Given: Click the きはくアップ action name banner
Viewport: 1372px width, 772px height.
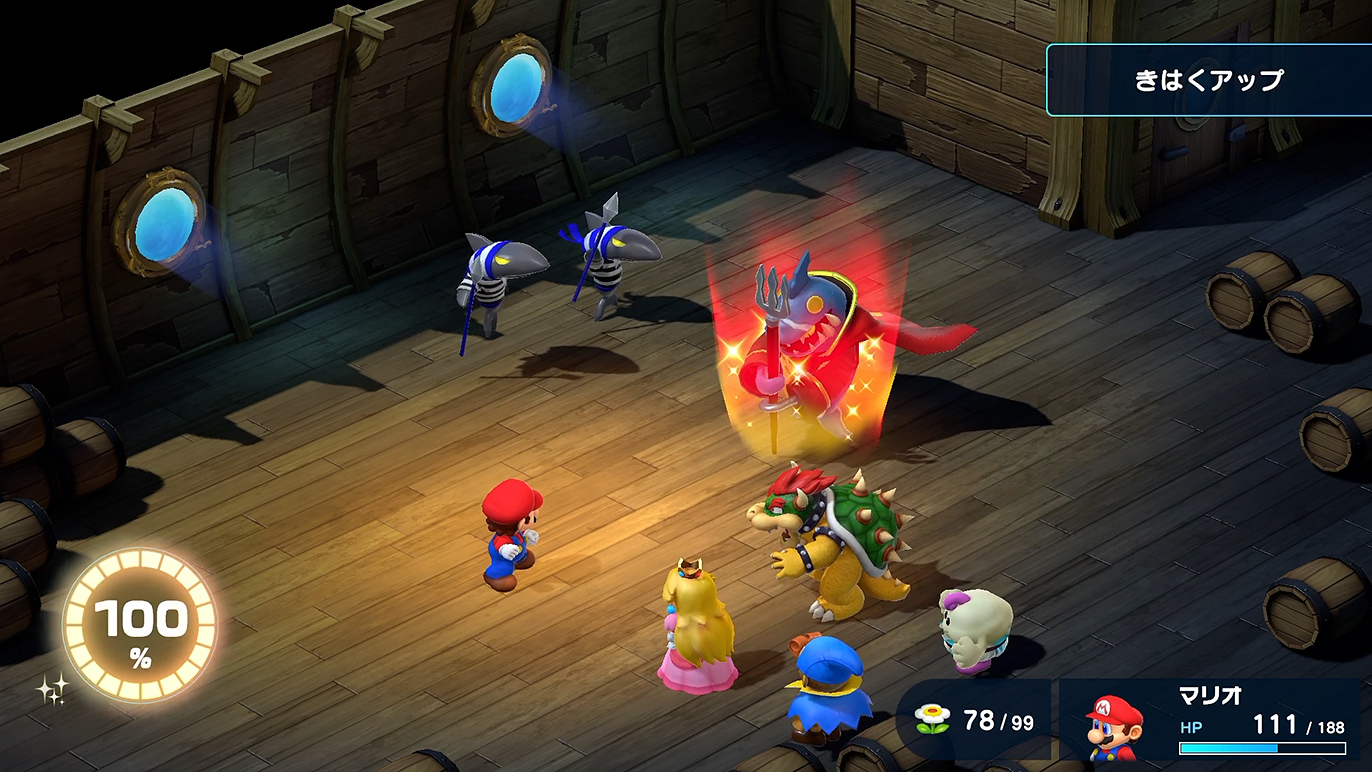Looking at the screenshot, I should pyautogui.click(x=1208, y=80).
